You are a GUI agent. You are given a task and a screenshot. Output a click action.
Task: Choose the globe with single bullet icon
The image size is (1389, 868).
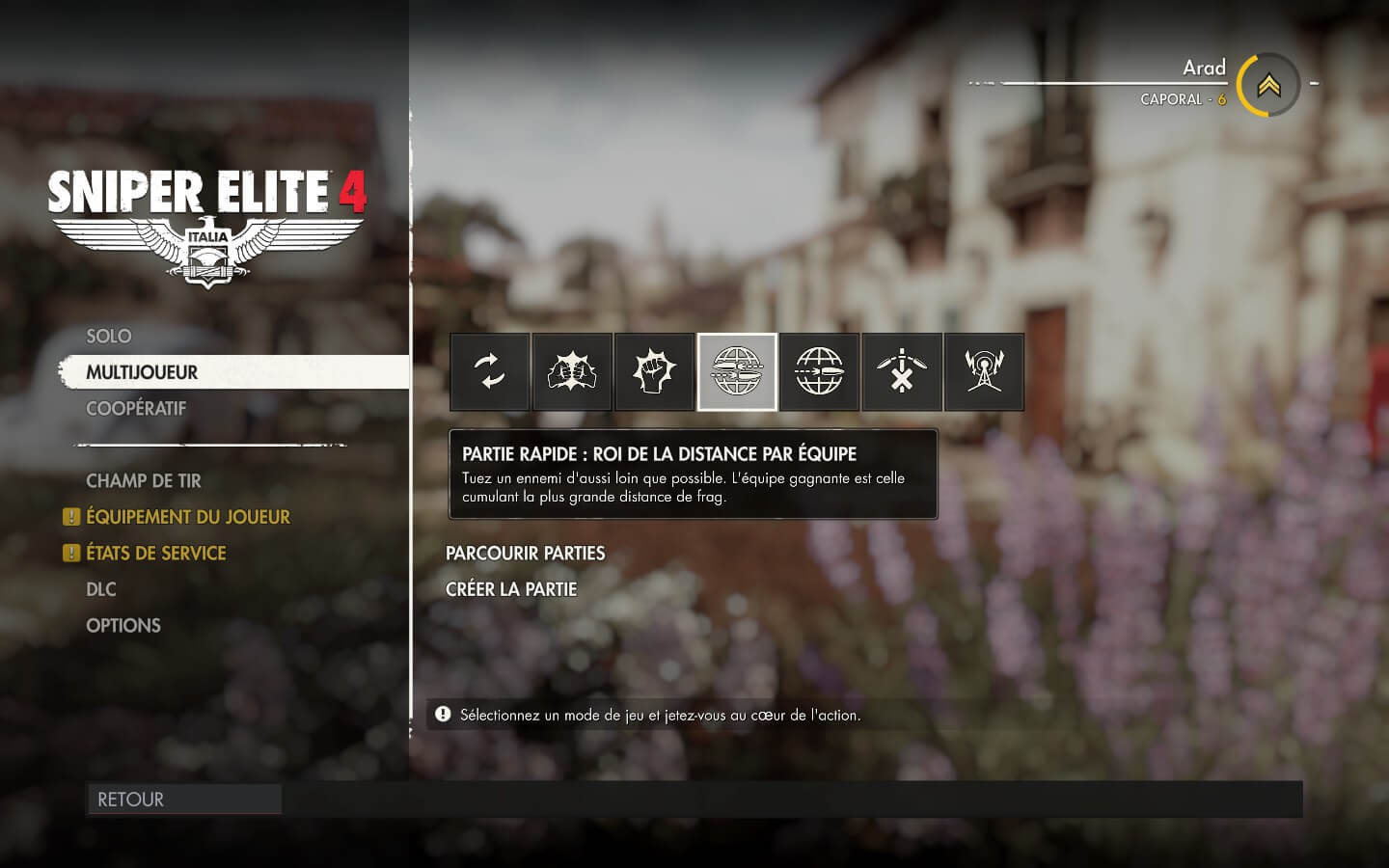pos(819,372)
